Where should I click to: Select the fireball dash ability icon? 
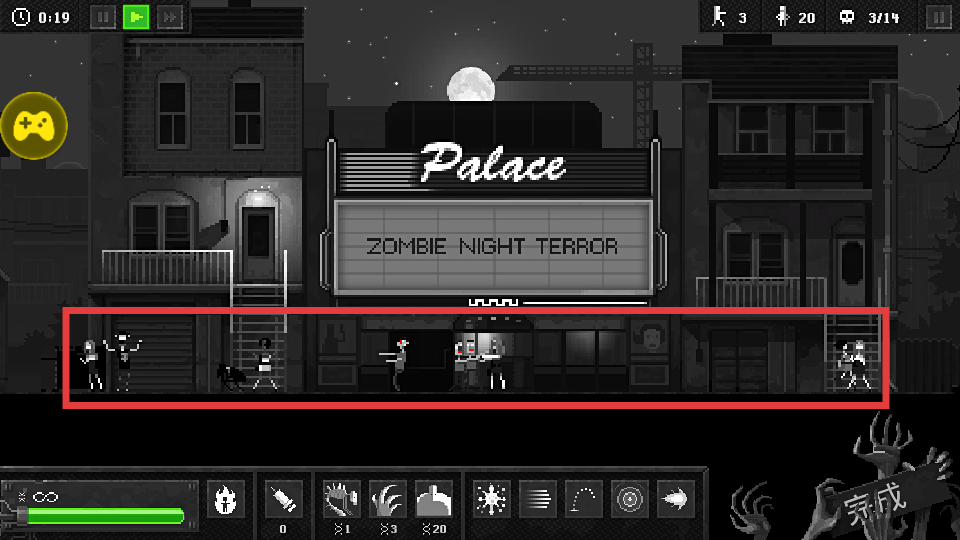click(676, 499)
